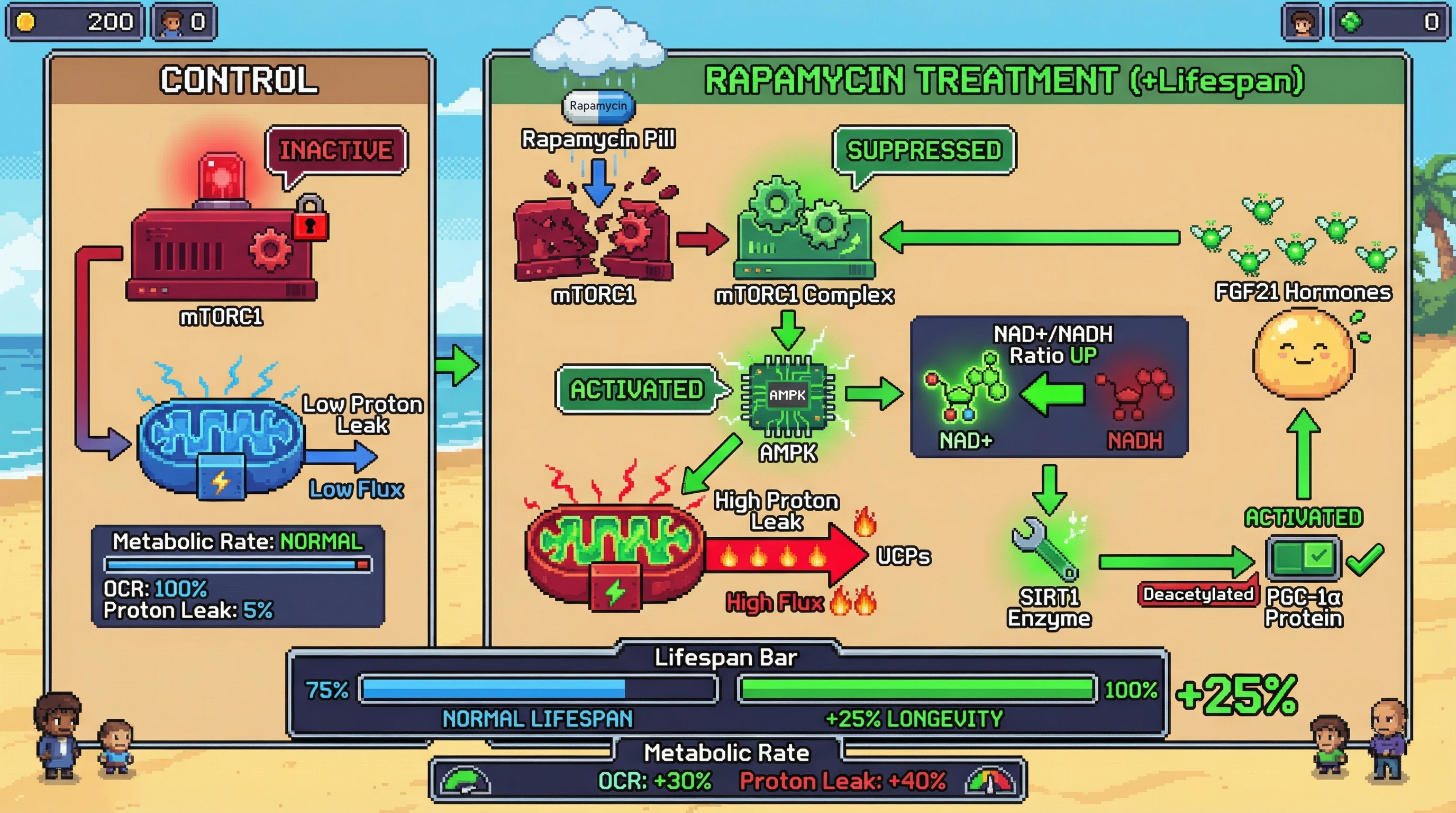This screenshot has width=1456, height=813.
Task: Toggle the PGC-1α Protein switch
Action: pos(1303,557)
